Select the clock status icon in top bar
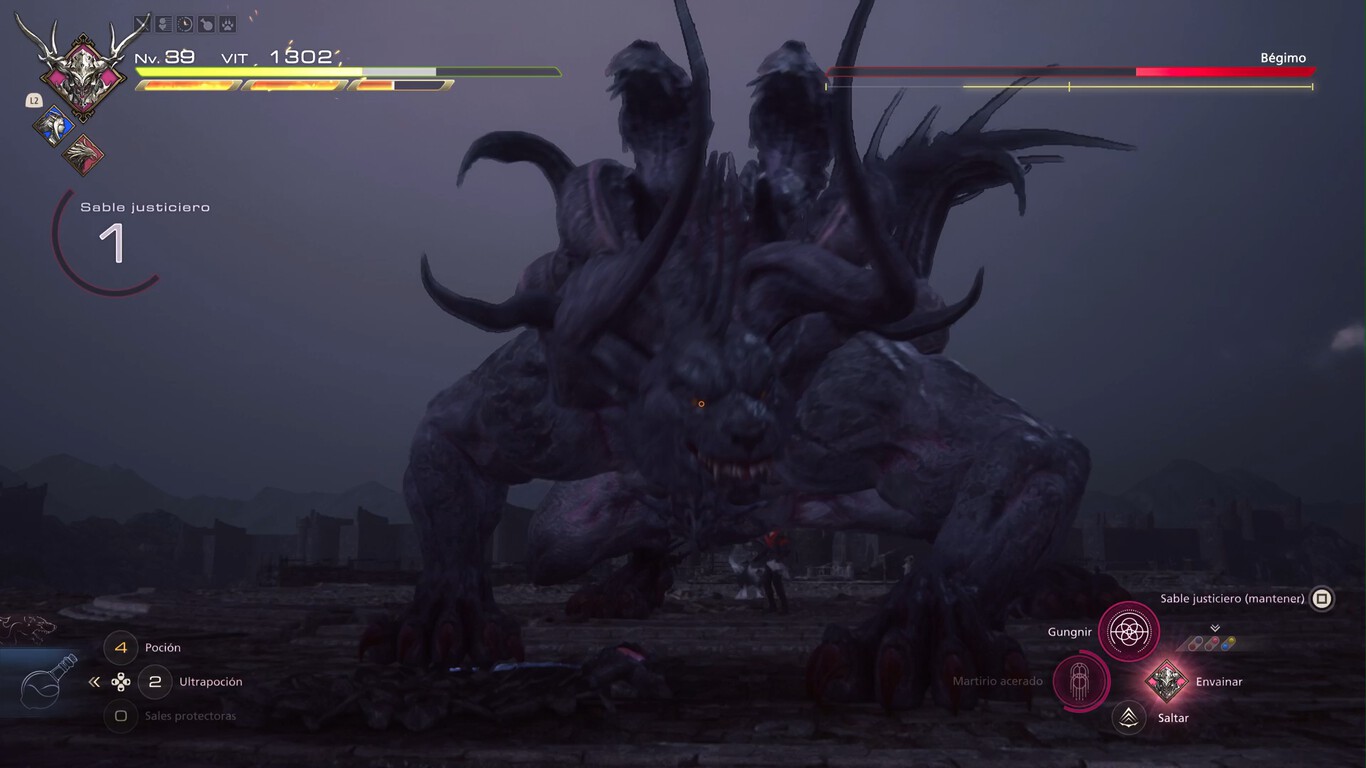 185,23
